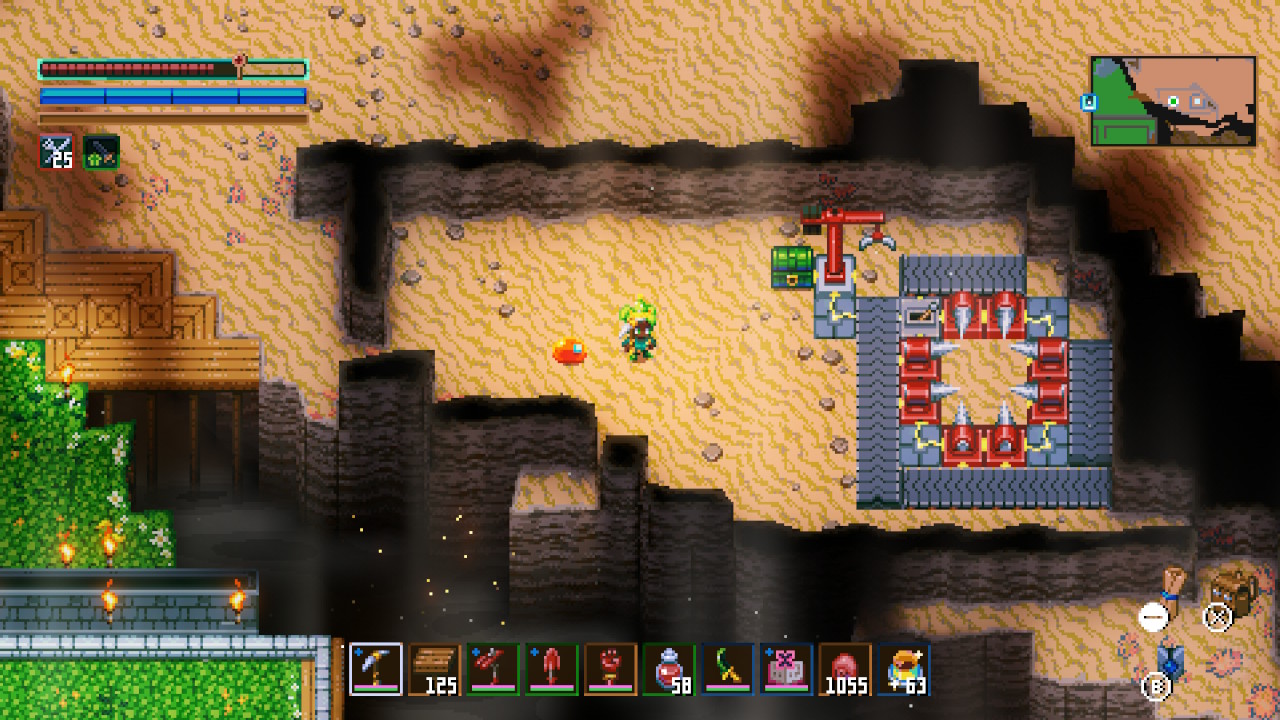
Task: Inspect the green arrow buff icon
Action: [101, 152]
